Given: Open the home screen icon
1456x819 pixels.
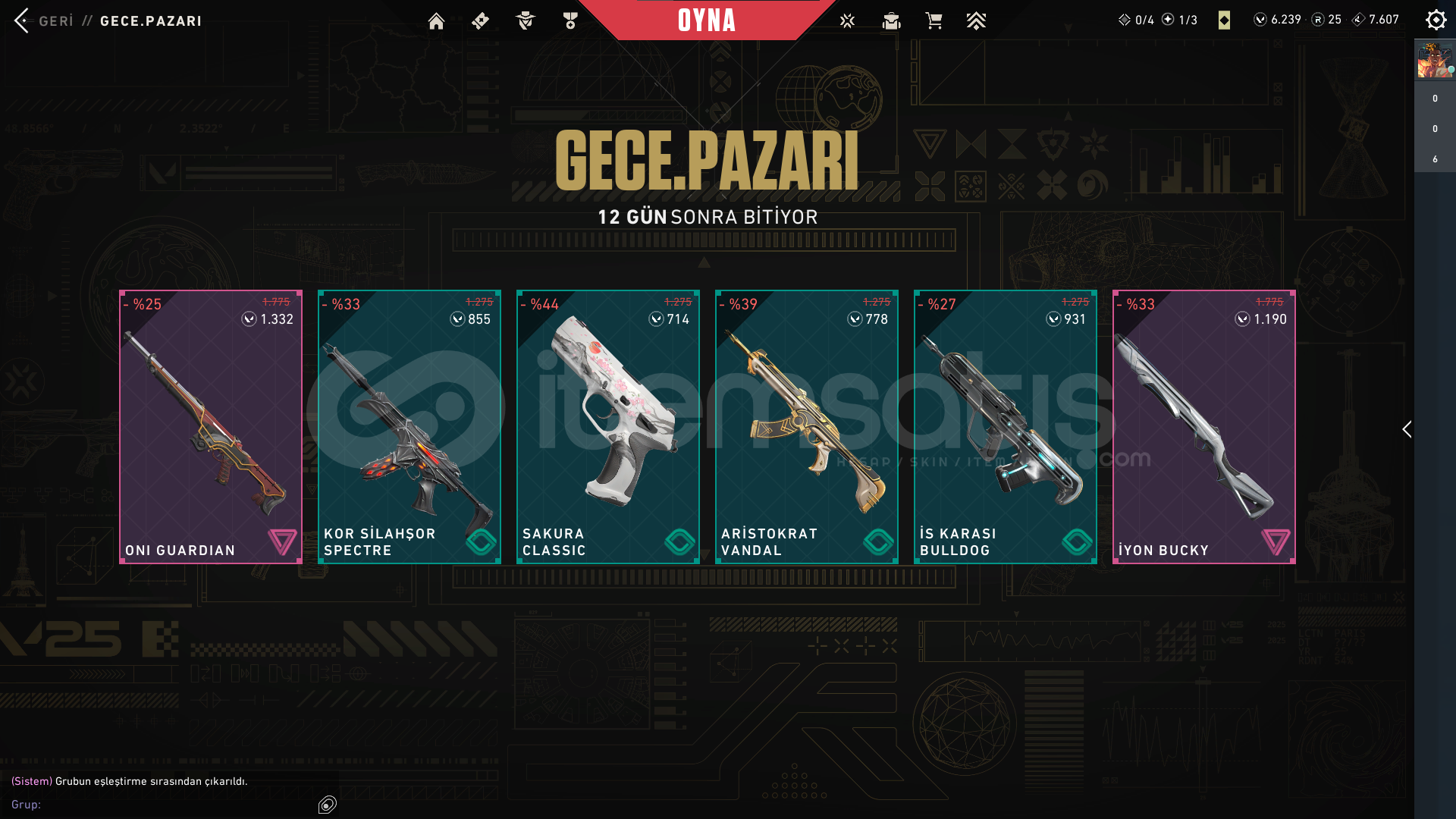Looking at the screenshot, I should 436,21.
